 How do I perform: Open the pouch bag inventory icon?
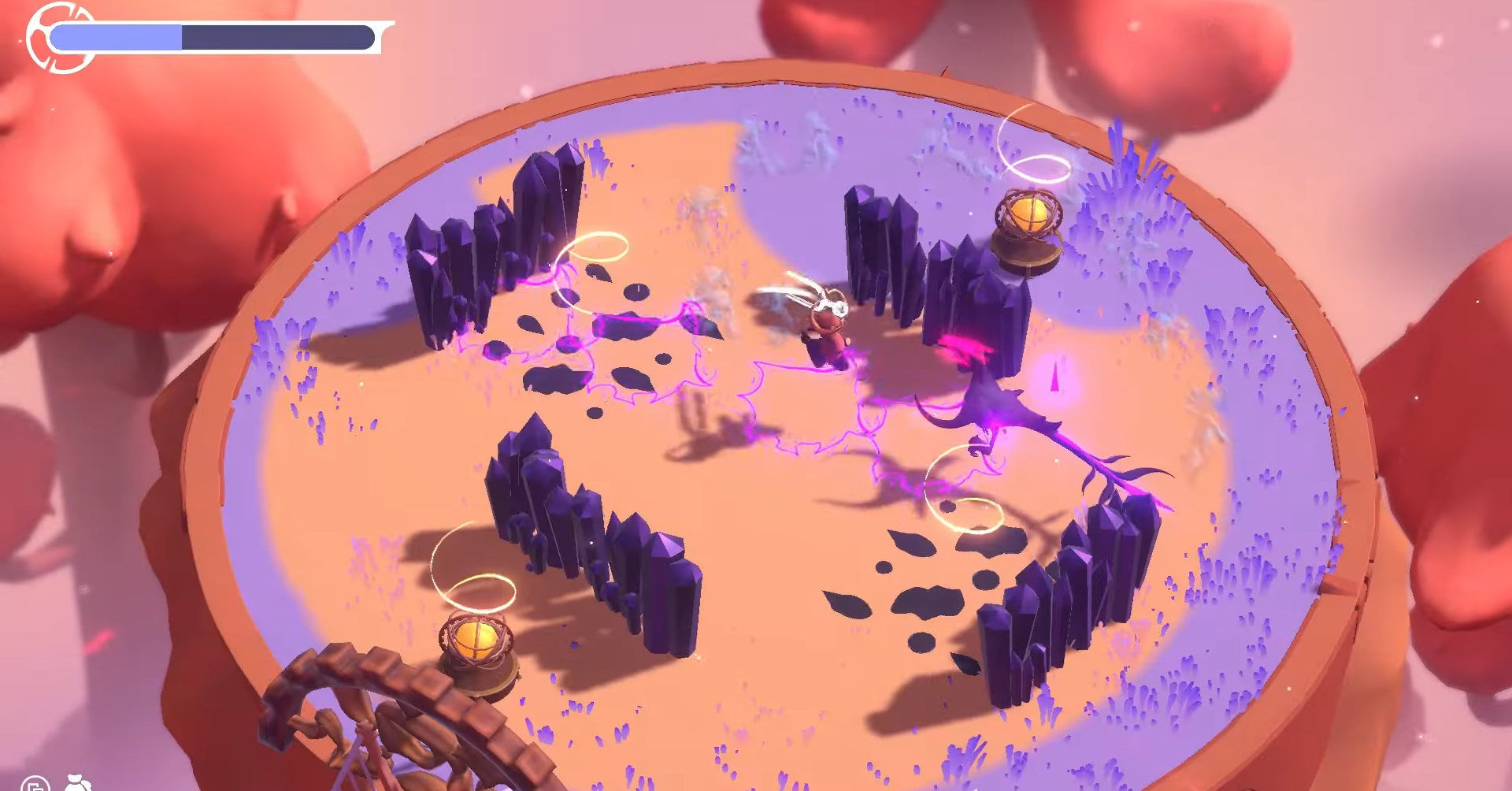pos(78,783)
